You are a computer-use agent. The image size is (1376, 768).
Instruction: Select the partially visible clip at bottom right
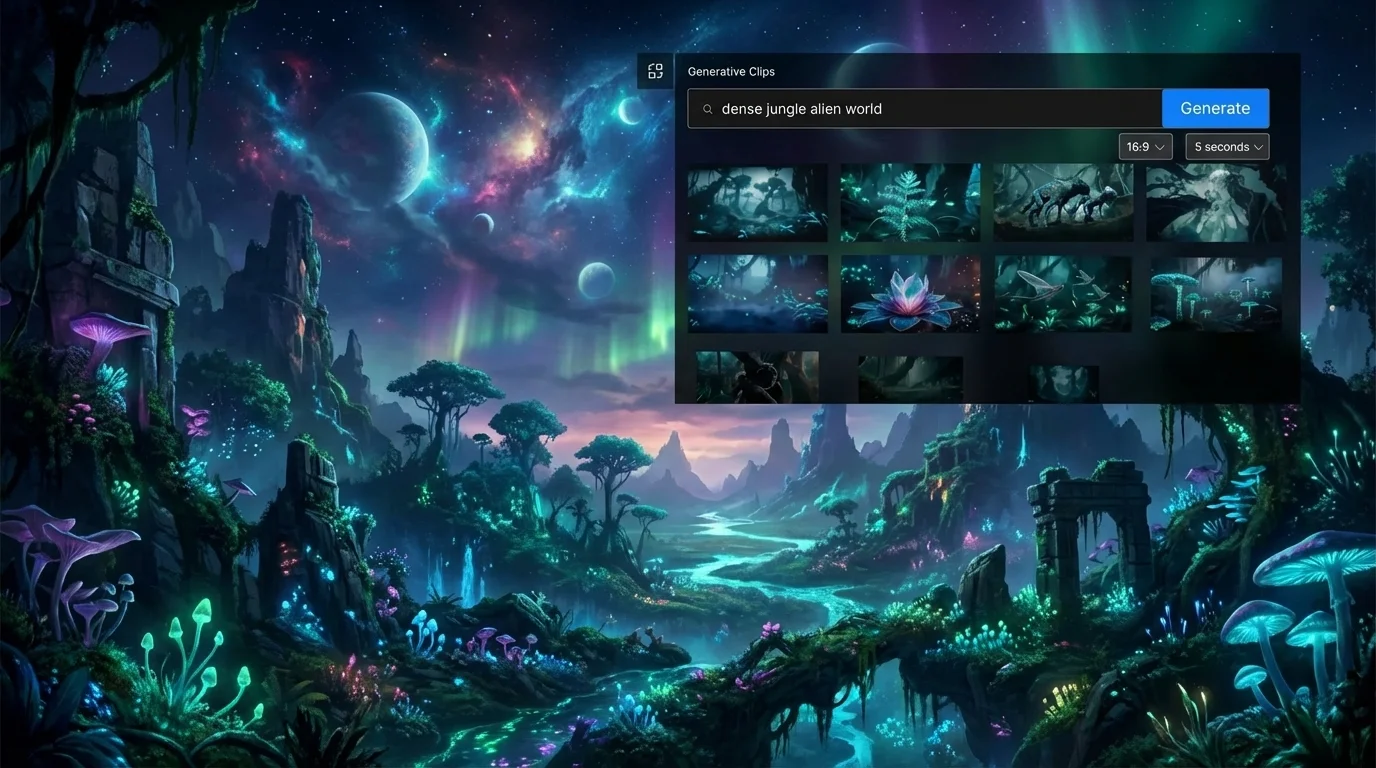1063,380
